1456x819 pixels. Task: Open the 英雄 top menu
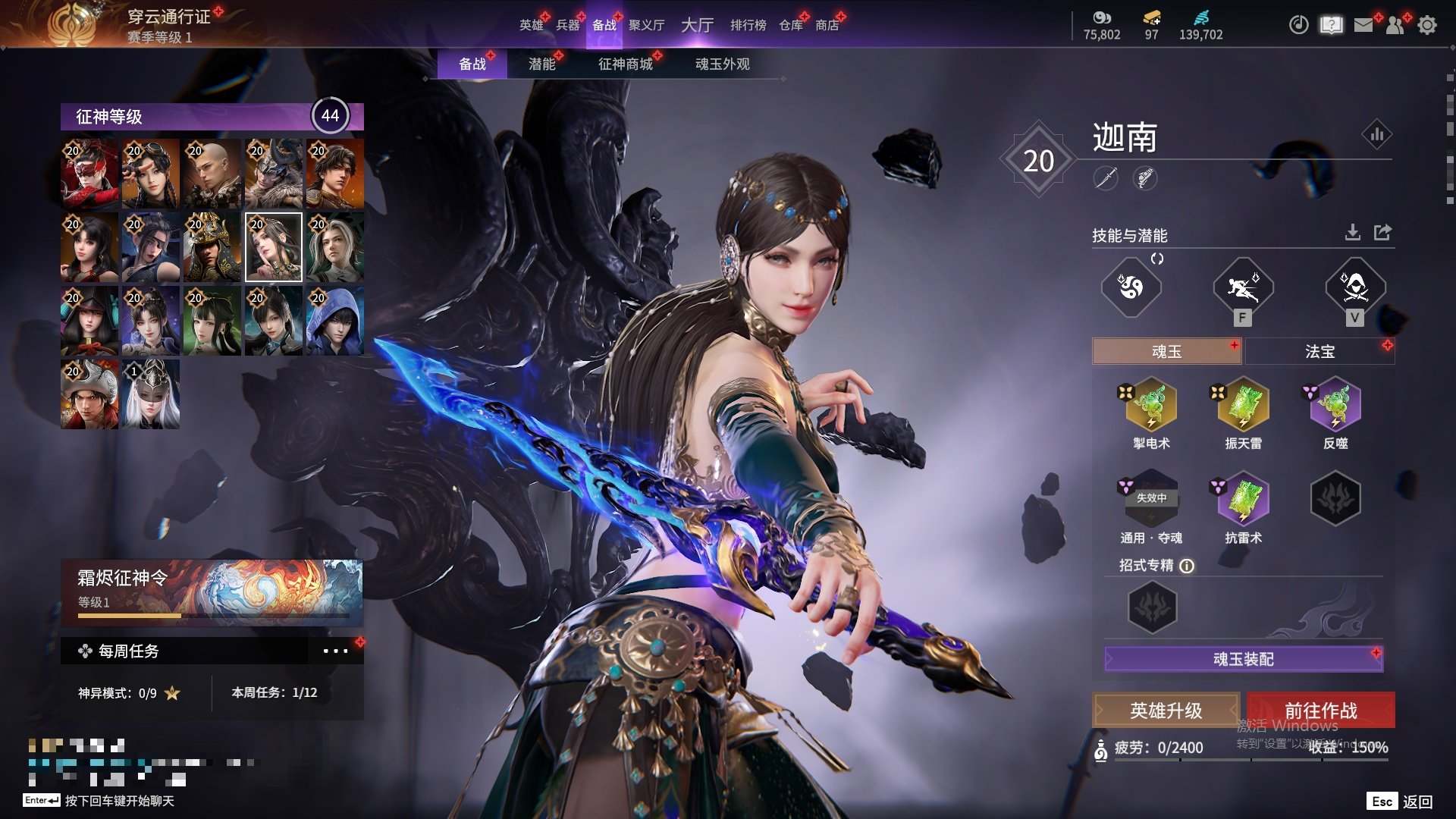(x=531, y=25)
